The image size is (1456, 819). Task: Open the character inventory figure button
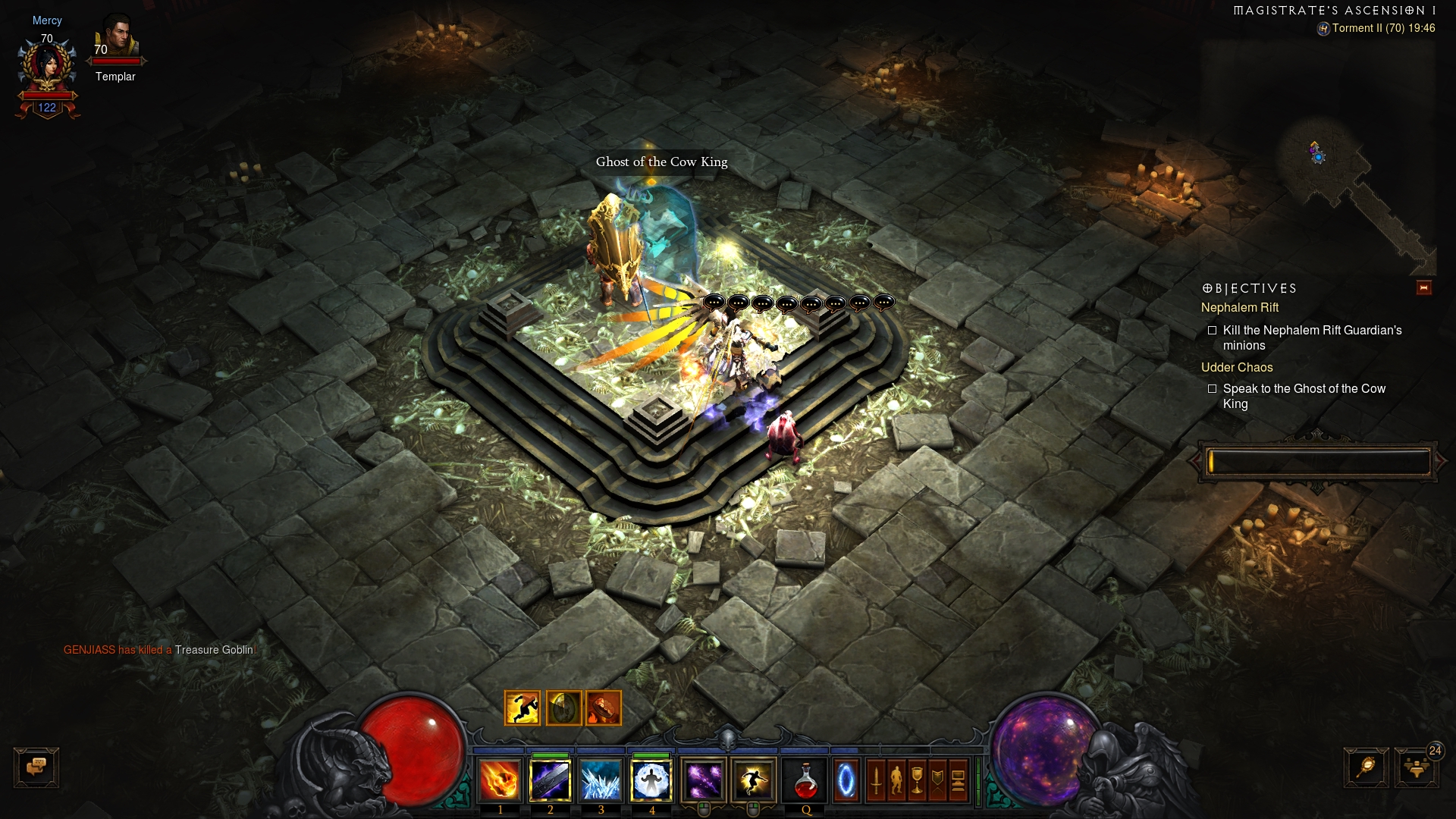click(x=897, y=780)
